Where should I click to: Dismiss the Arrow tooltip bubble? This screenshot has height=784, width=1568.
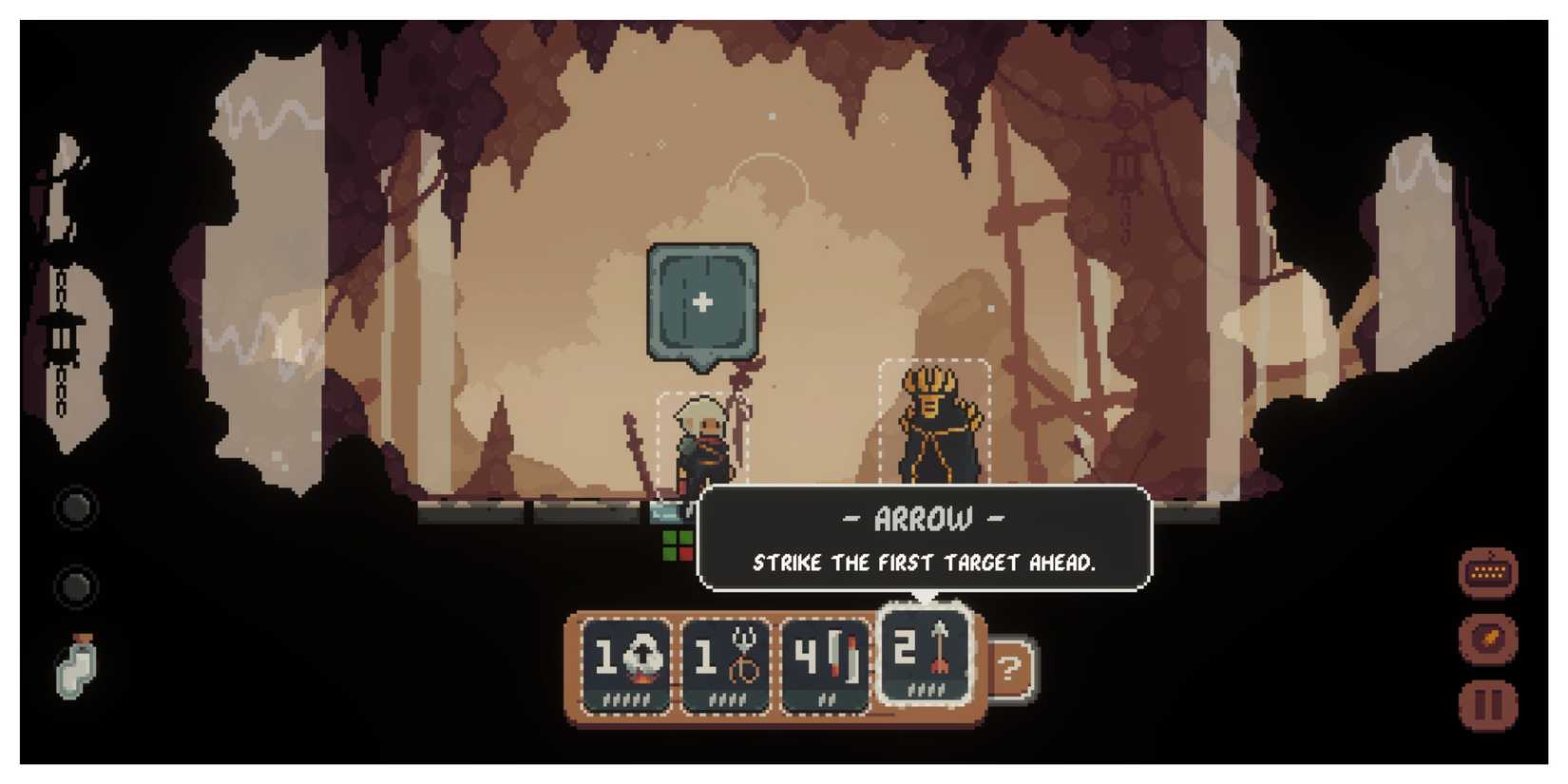click(x=922, y=540)
